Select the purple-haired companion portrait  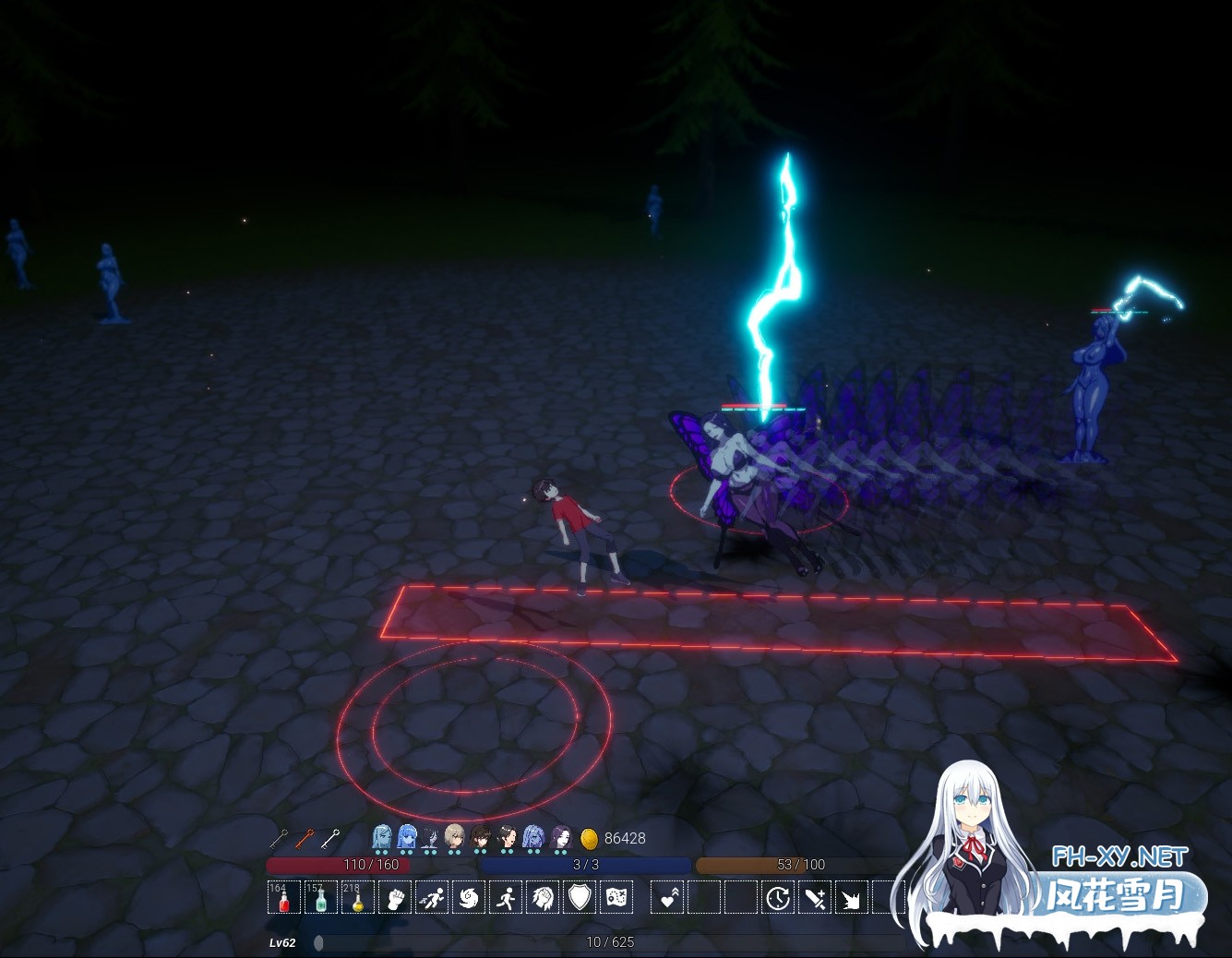pyautogui.click(x=560, y=837)
